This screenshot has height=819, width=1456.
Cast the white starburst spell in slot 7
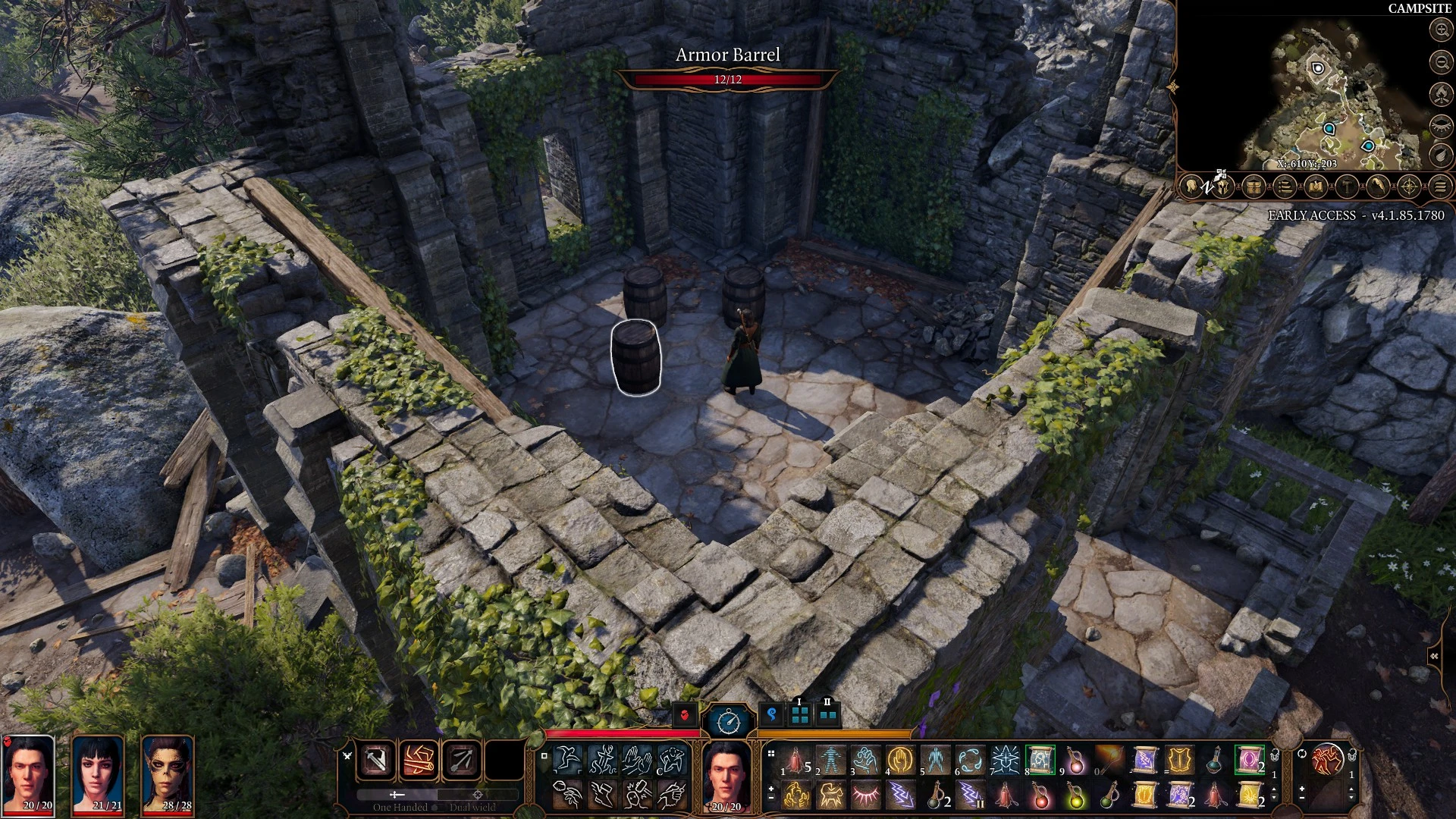[x=1005, y=760]
